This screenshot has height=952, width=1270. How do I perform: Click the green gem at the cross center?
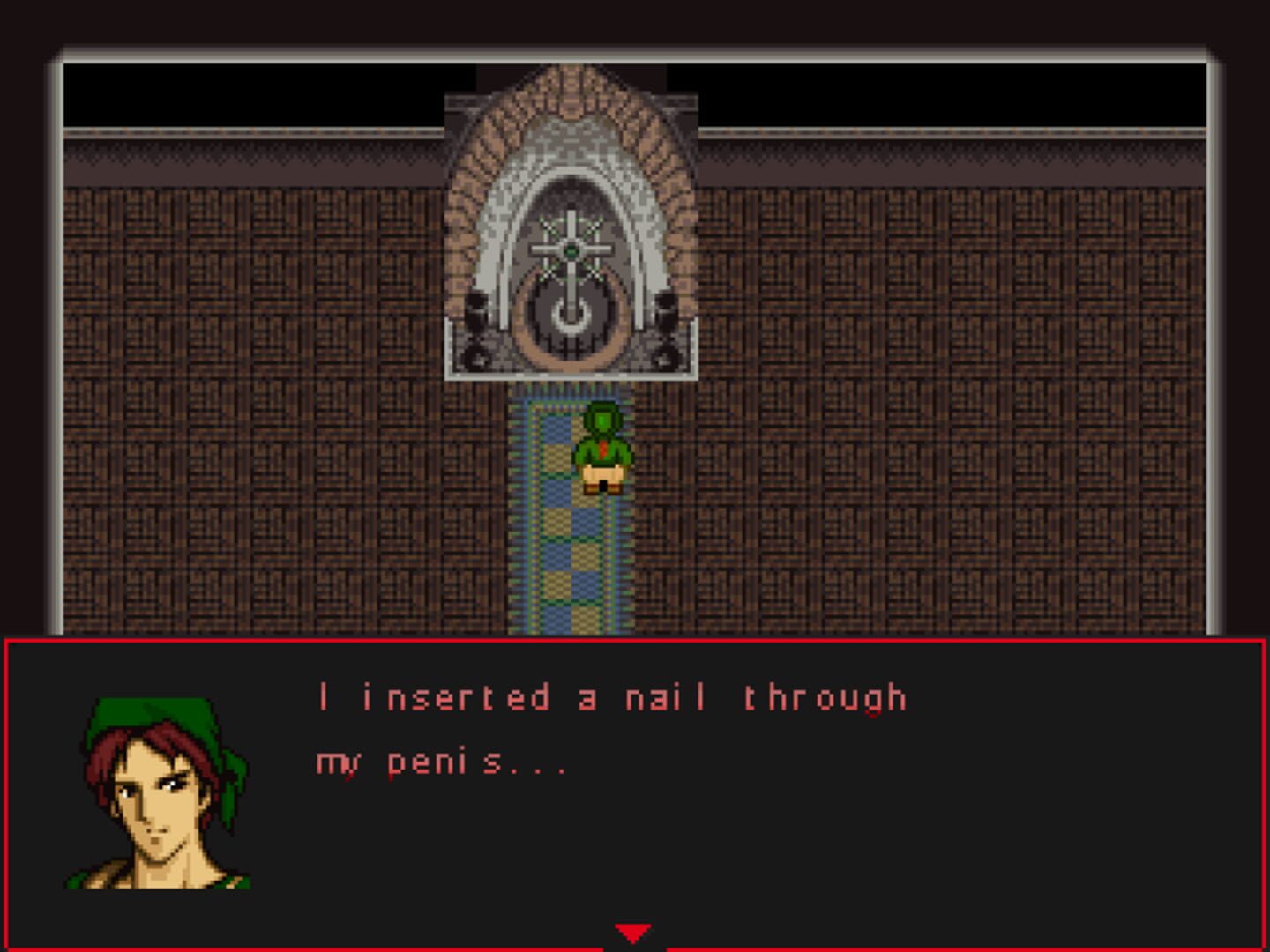tap(571, 251)
